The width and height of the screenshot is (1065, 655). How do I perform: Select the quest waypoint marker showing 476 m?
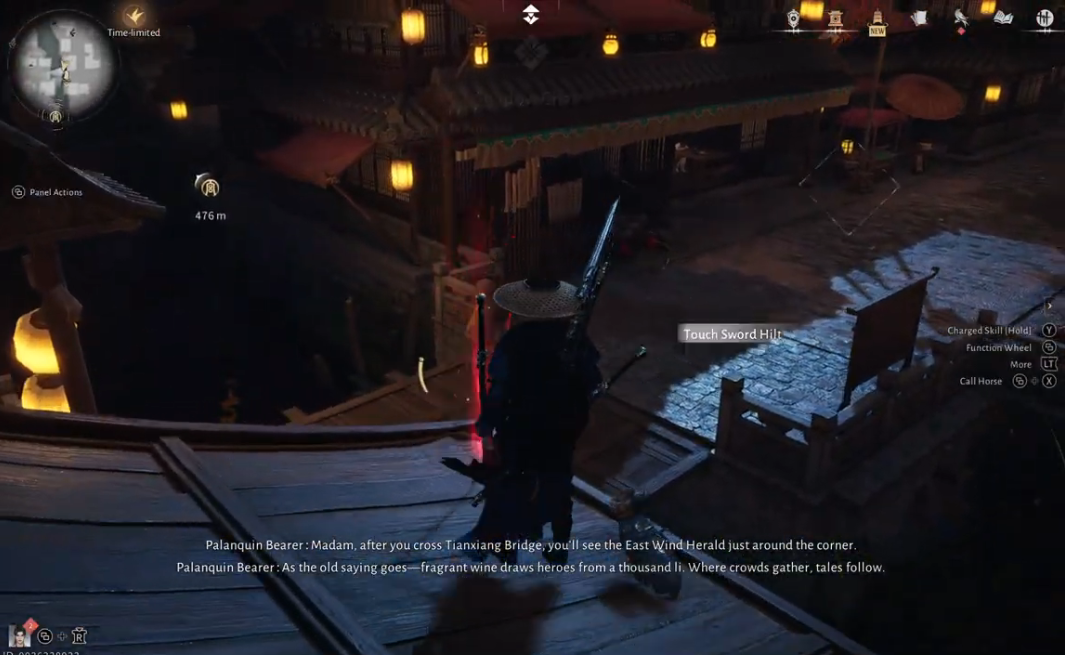pyautogui.click(x=208, y=187)
